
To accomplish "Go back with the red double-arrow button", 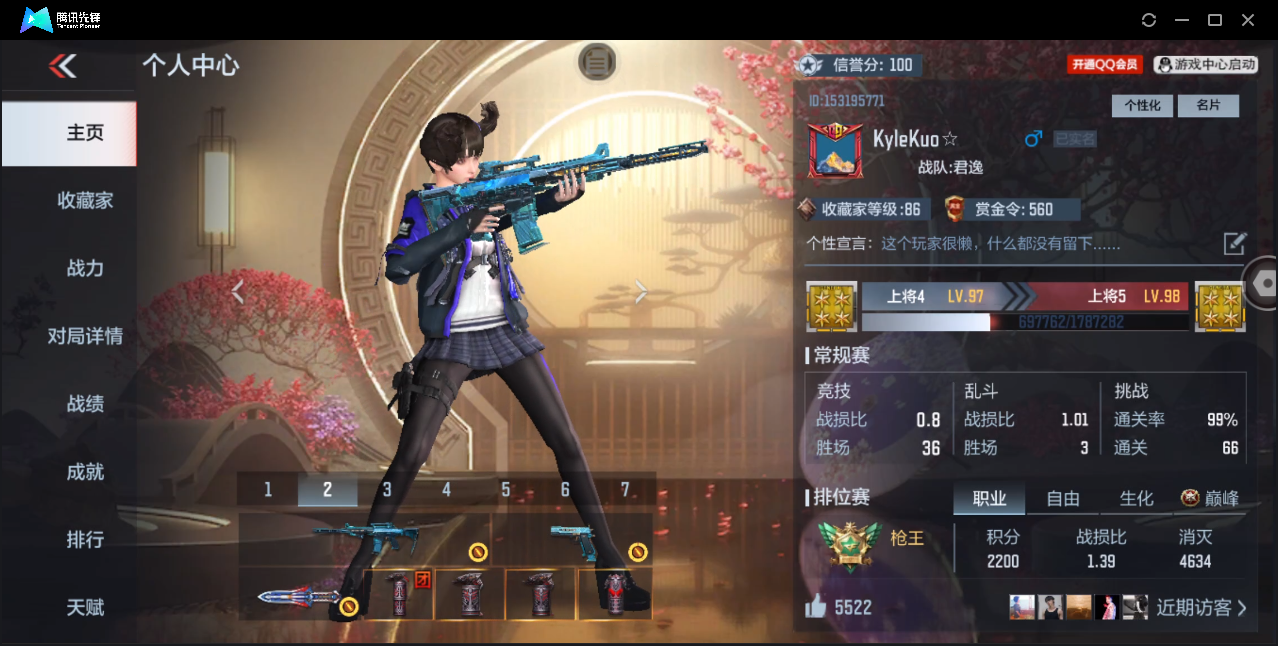I will pos(62,66).
